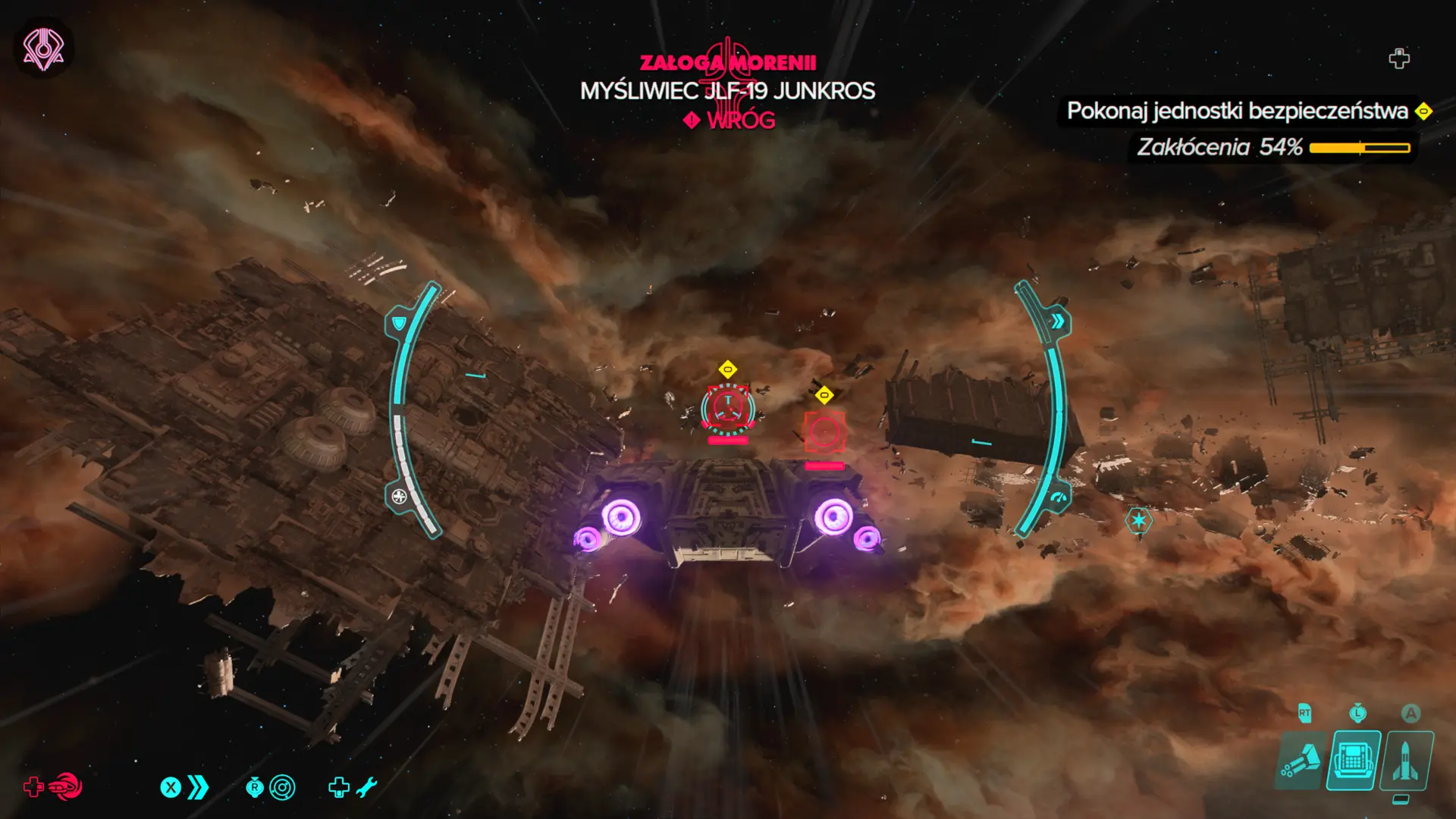Click the red ship escape icon
1456x819 pixels.
[66, 787]
